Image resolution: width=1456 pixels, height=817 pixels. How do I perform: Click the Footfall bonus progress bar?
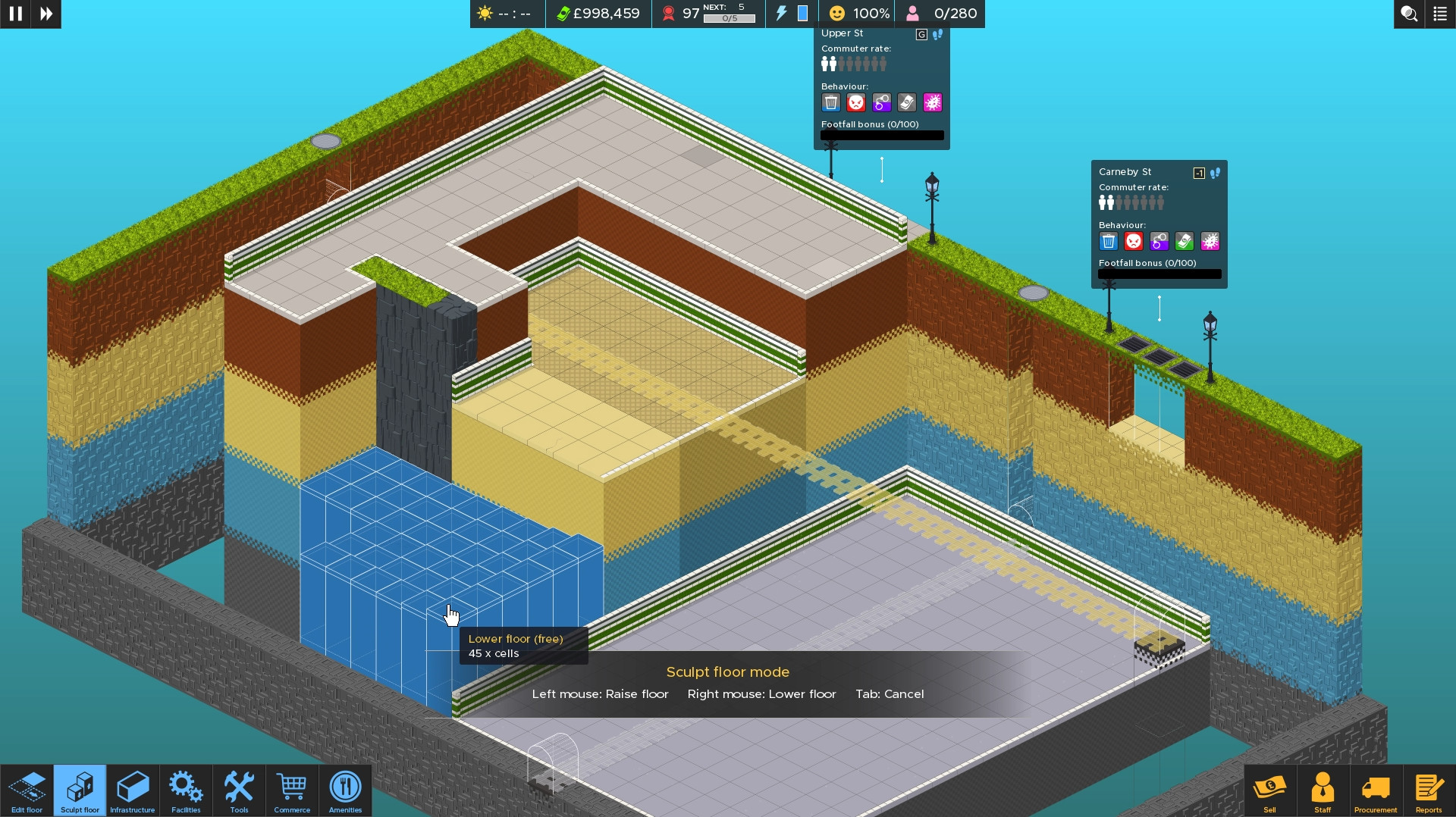coord(882,135)
